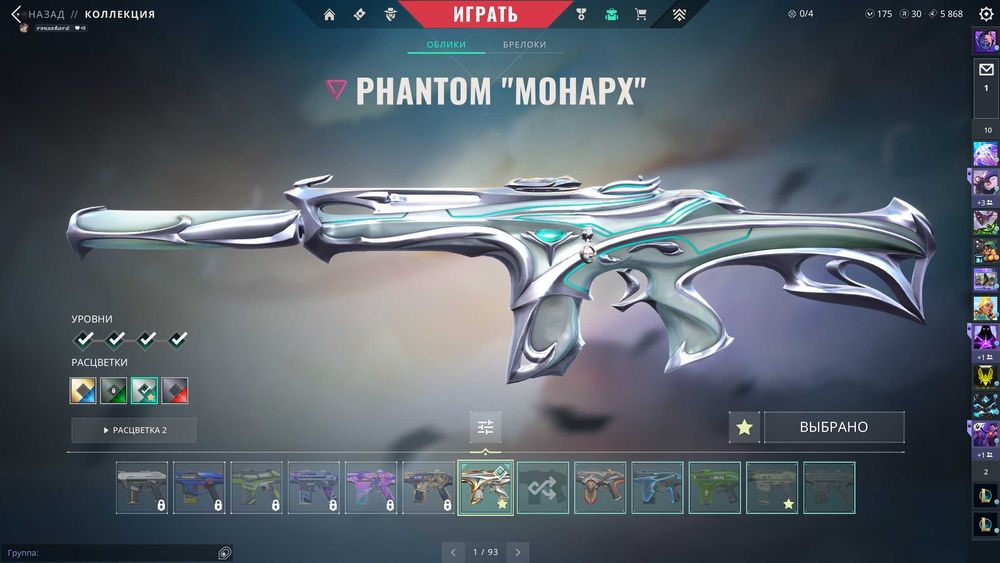Viewport: 1000px width, 563px height.
Task: Pick the red and grey color variant
Action: (175, 390)
